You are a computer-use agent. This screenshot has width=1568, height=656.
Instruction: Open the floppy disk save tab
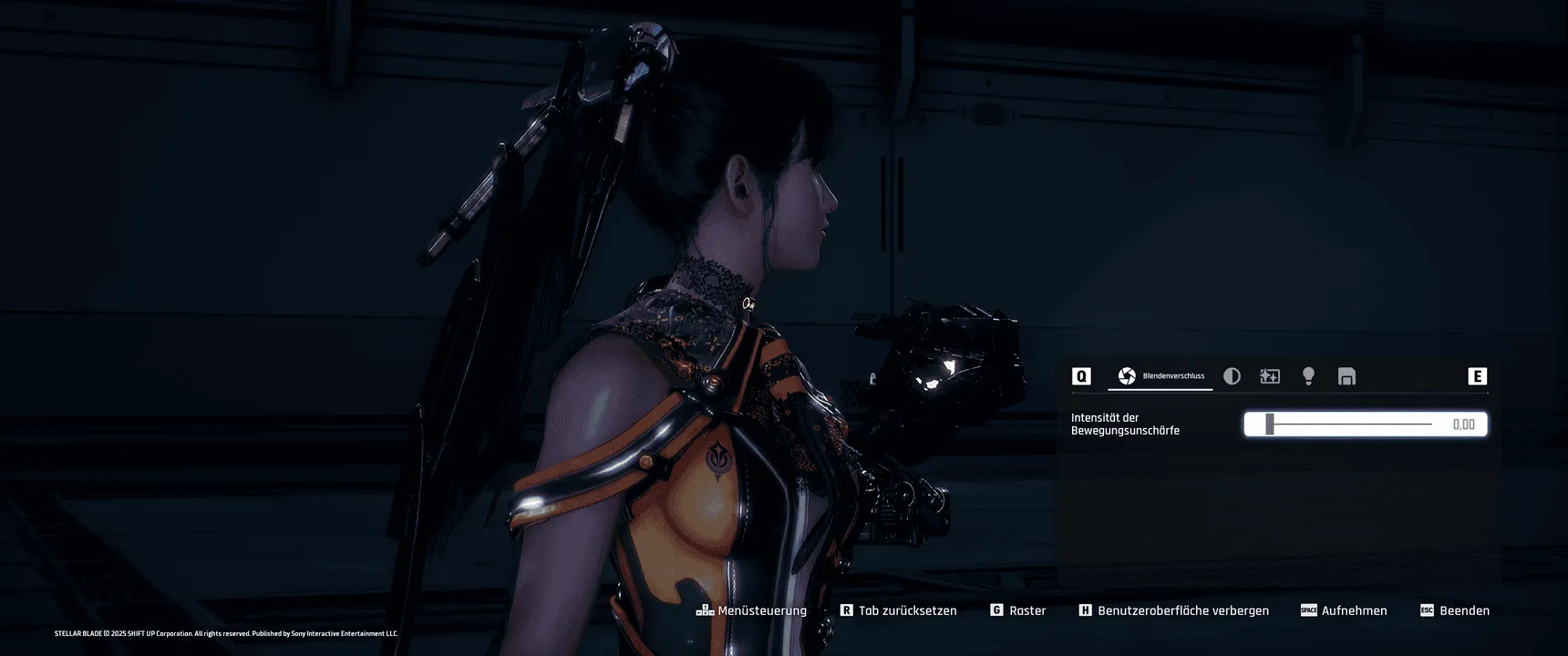1346,376
